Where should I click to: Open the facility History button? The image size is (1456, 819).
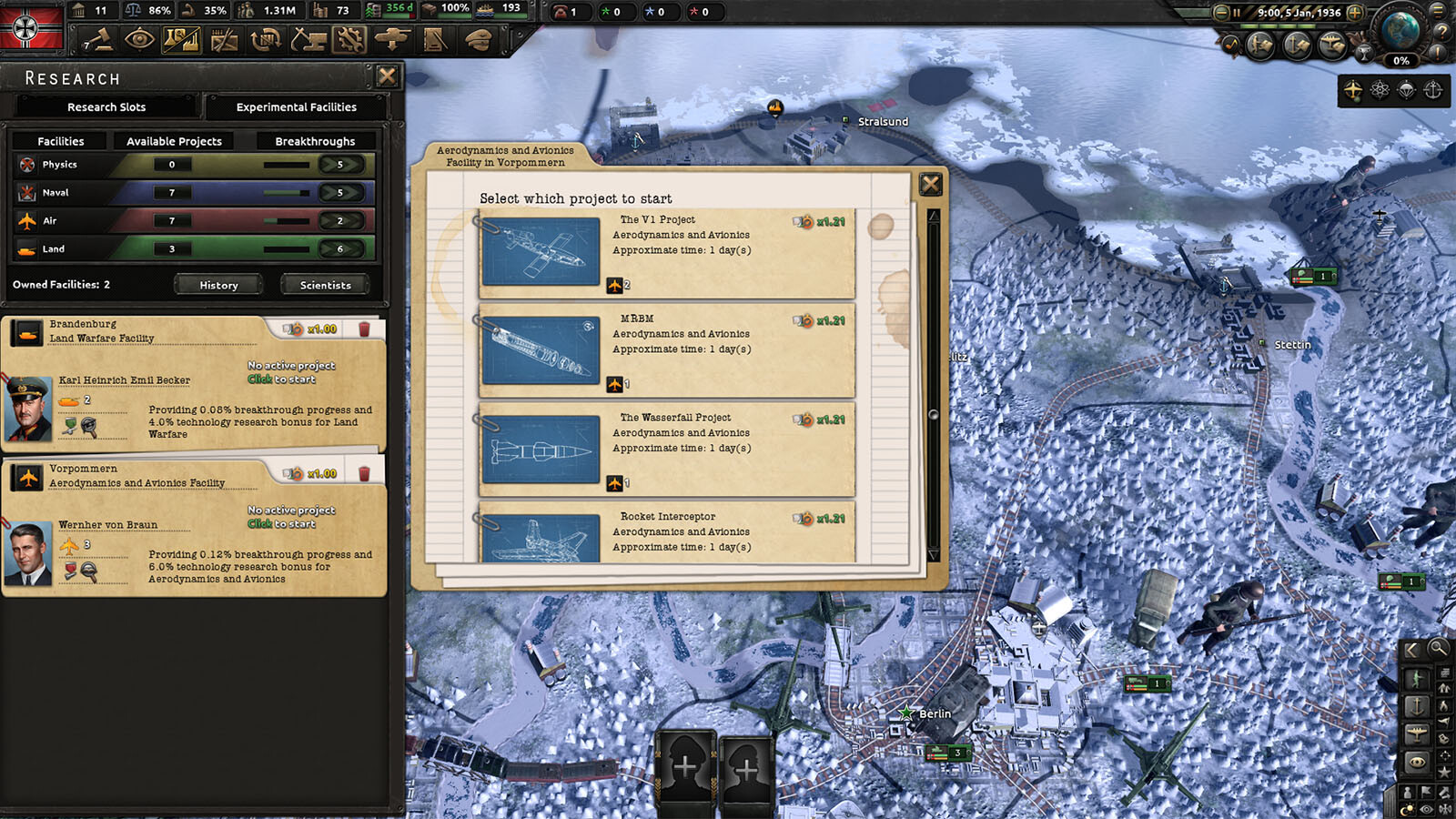click(x=217, y=285)
